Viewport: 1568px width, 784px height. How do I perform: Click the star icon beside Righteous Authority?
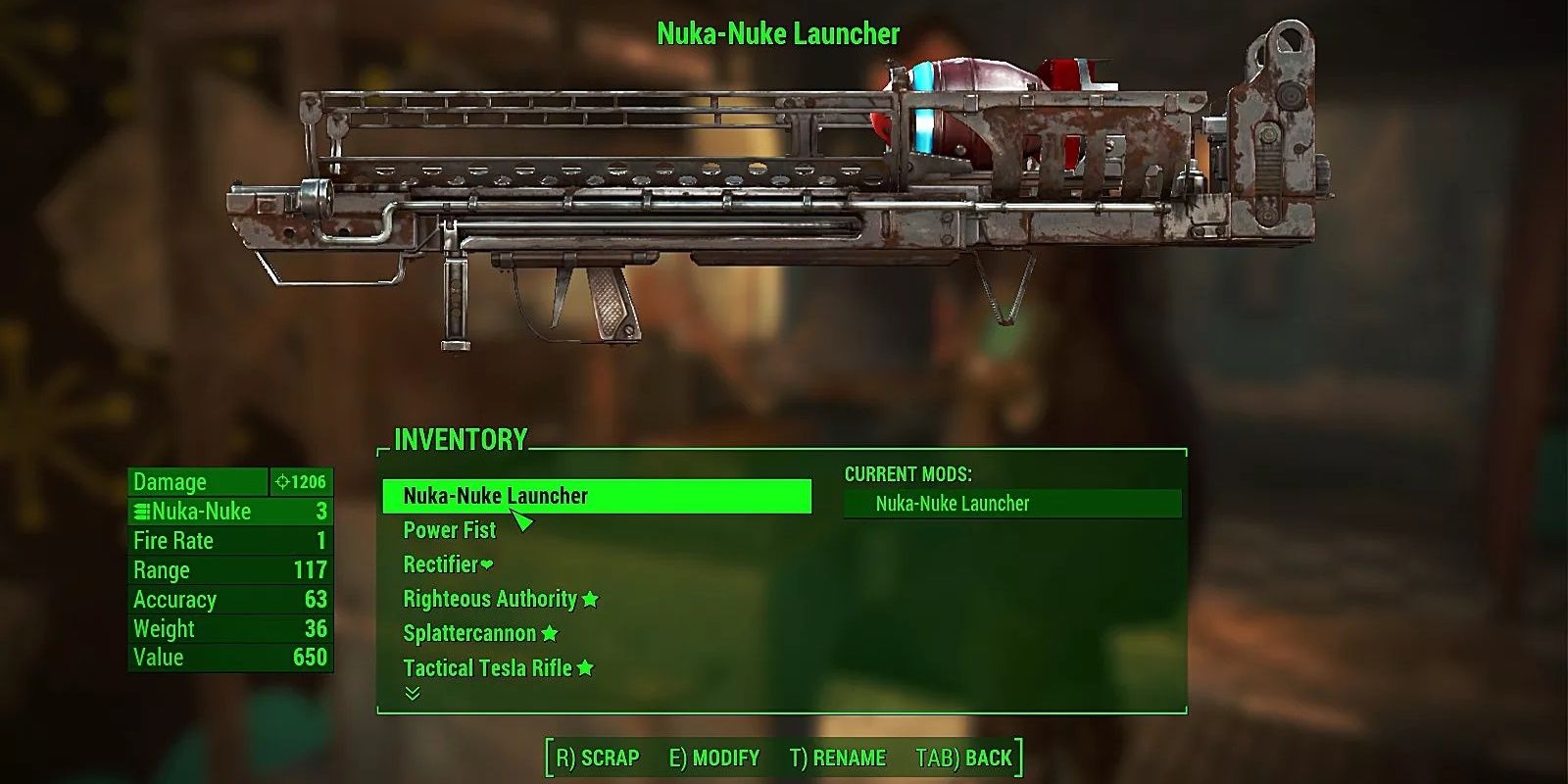coord(591,599)
